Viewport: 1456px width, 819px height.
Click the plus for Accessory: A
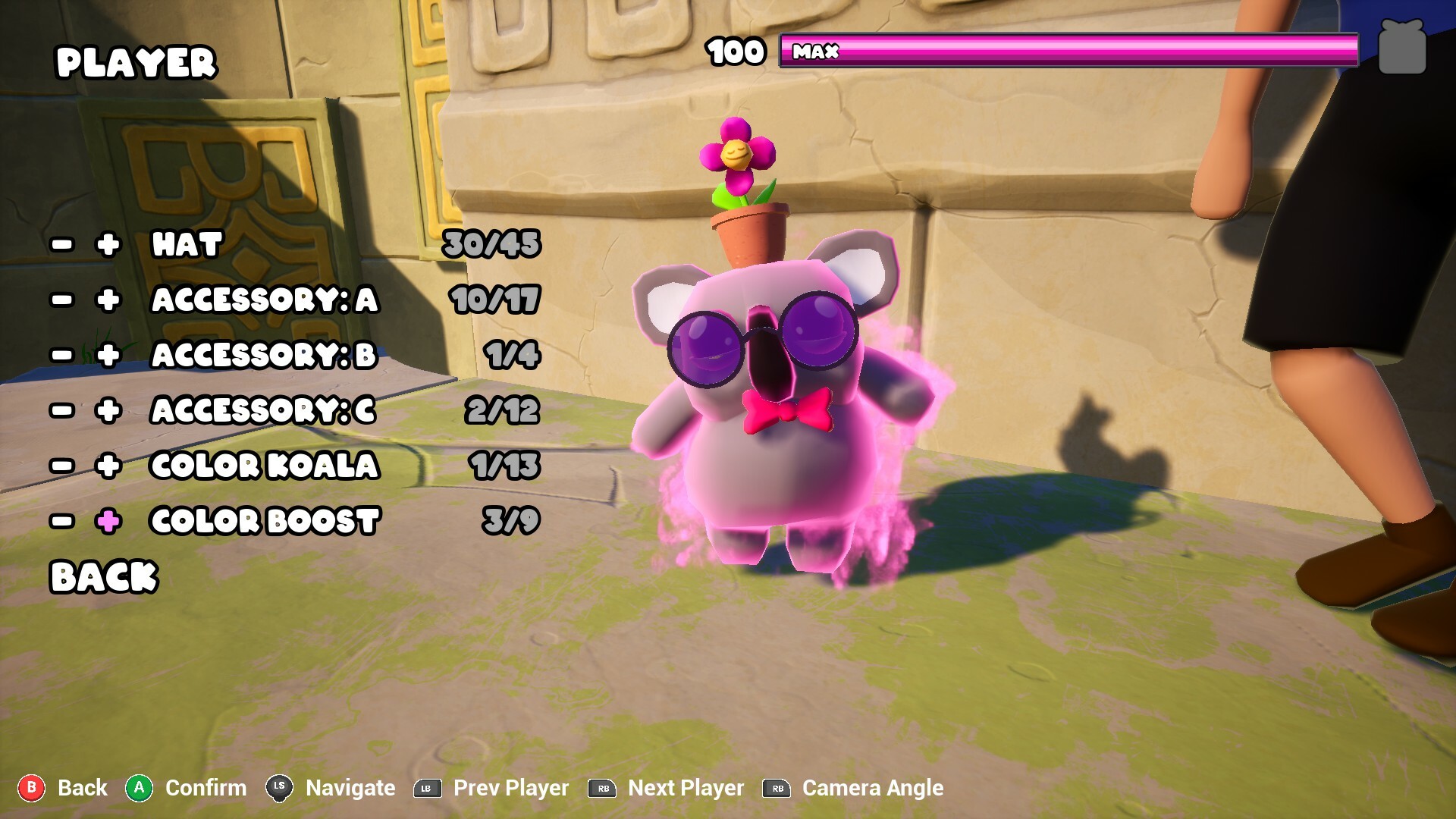[108, 300]
